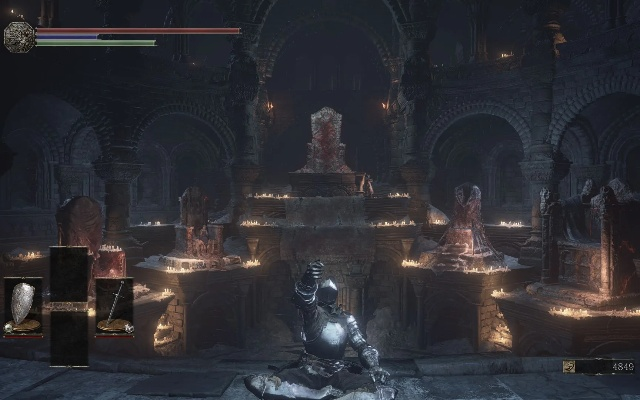Select the right-hand sword slot
Viewport: 640px width, 400px height.
114,305
